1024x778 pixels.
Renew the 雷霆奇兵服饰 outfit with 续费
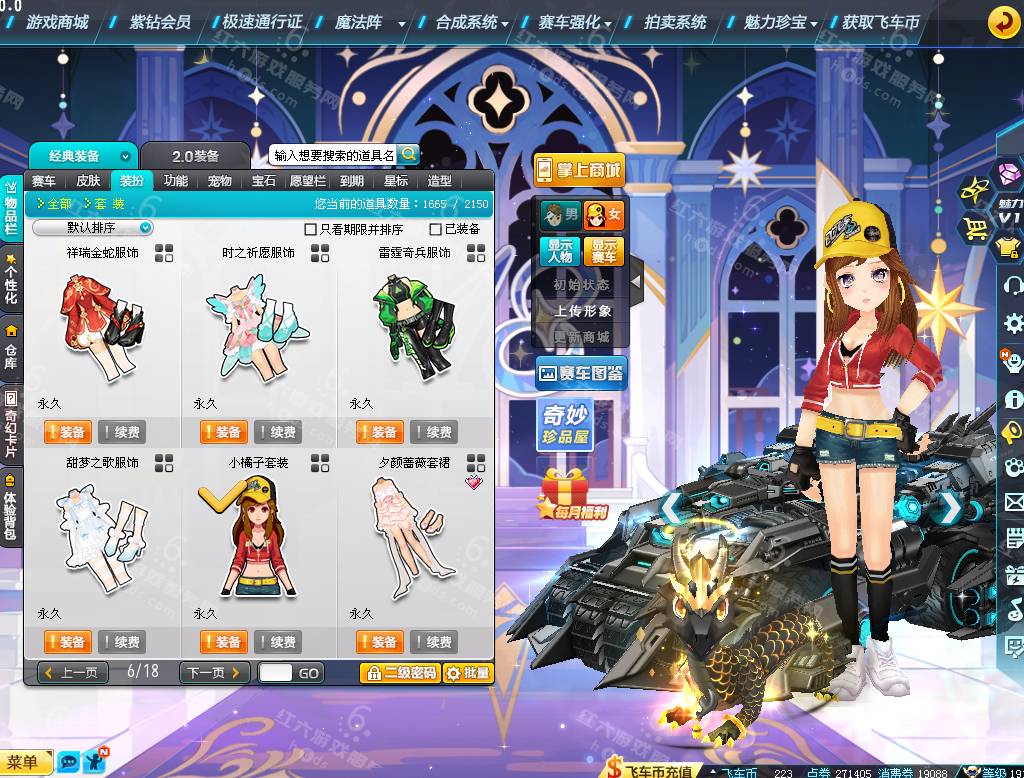(433, 432)
